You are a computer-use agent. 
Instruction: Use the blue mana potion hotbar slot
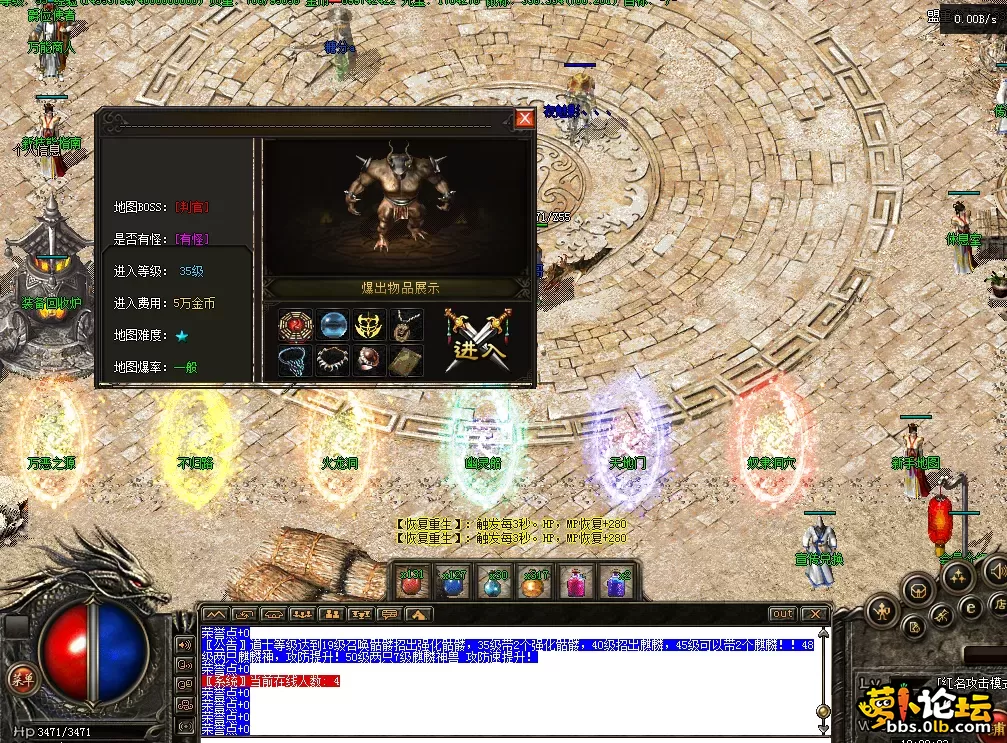tap(453, 582)
